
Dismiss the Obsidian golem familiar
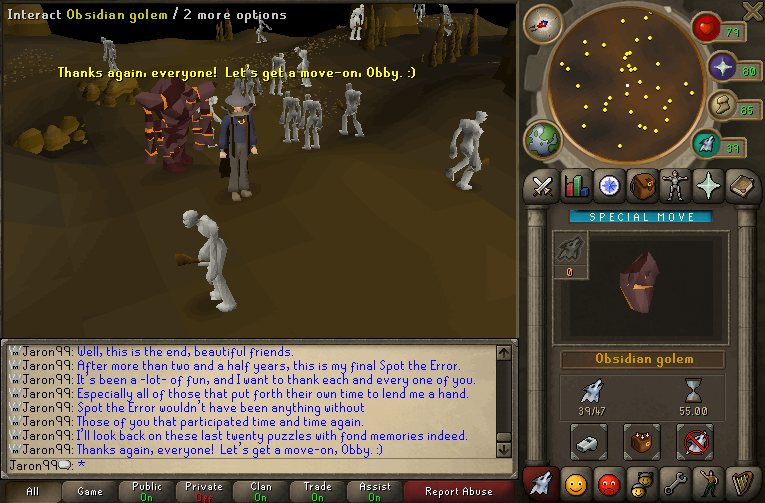pyautogui.click(x=692, y=440)
